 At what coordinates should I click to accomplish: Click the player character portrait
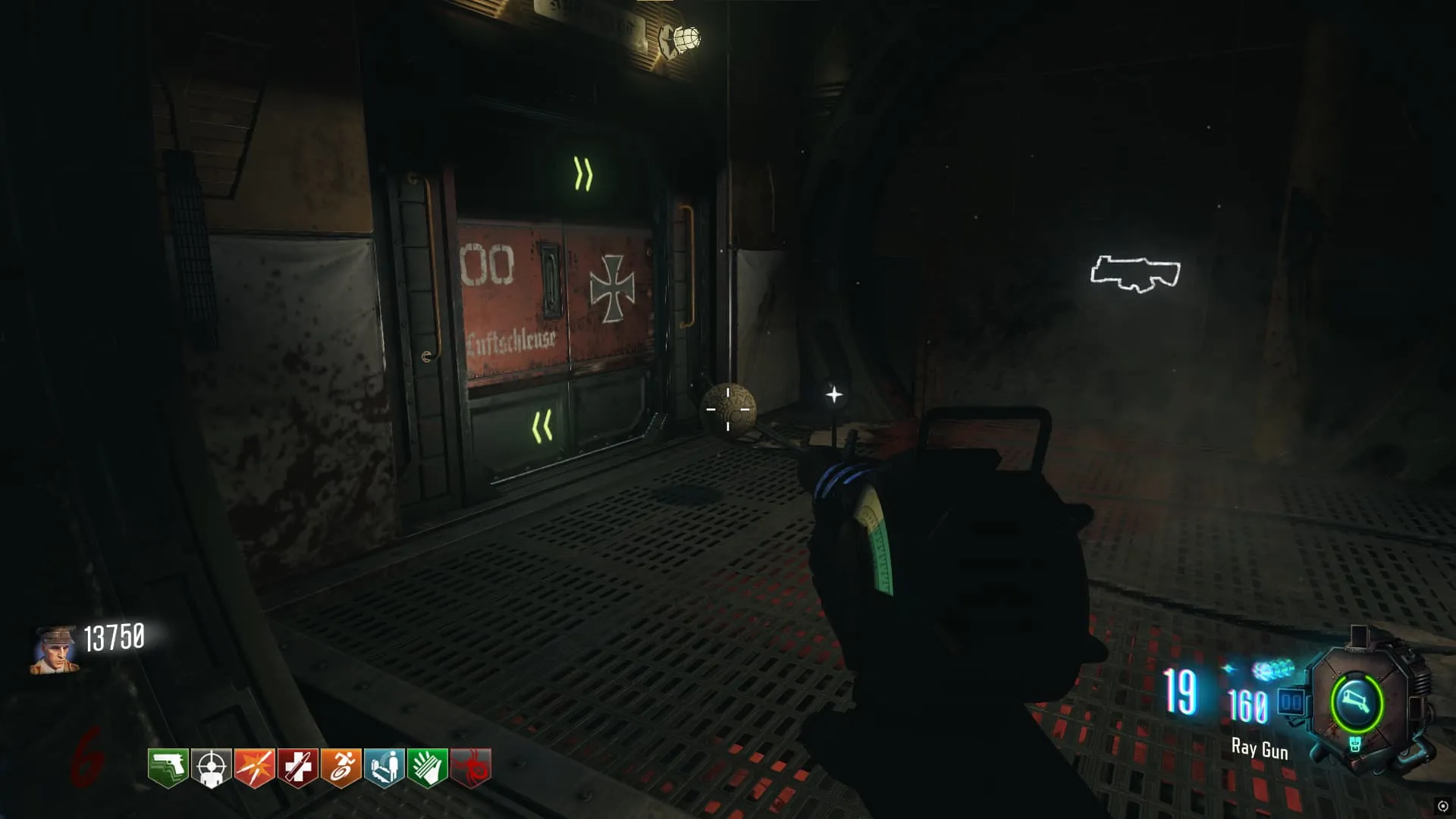[x=55, y=650]
